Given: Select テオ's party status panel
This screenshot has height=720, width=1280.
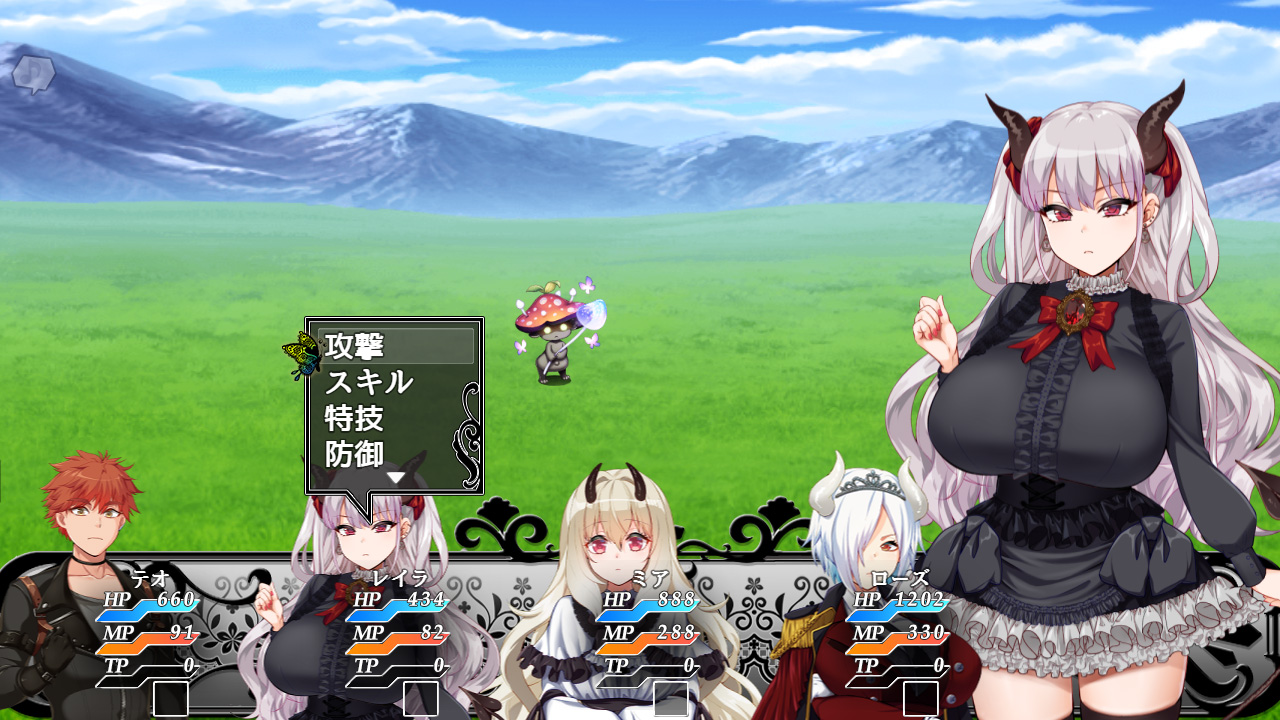Looking at the screenshot, I should coord(150,635).
